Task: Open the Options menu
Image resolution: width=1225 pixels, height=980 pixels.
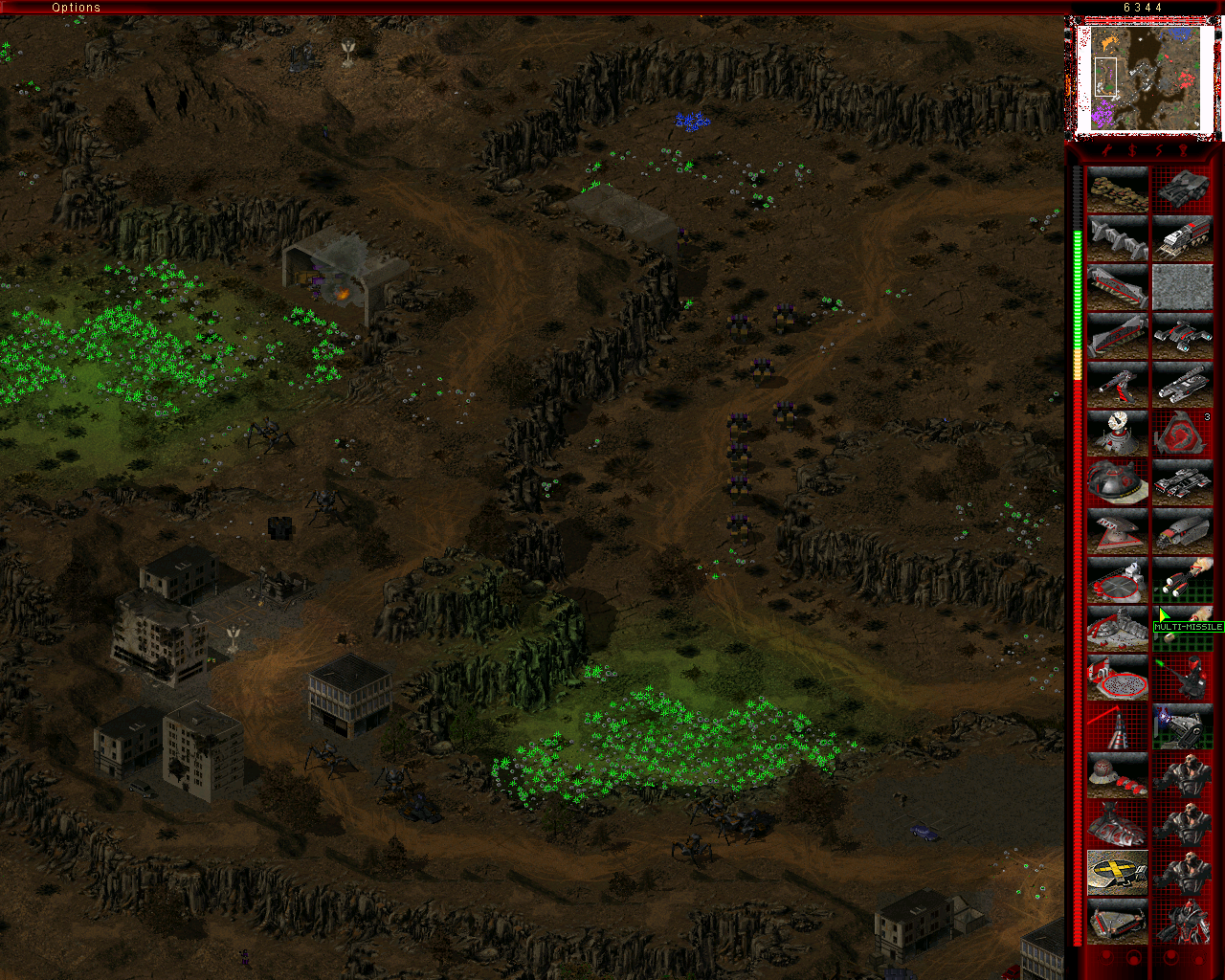Action: [76, 8]
